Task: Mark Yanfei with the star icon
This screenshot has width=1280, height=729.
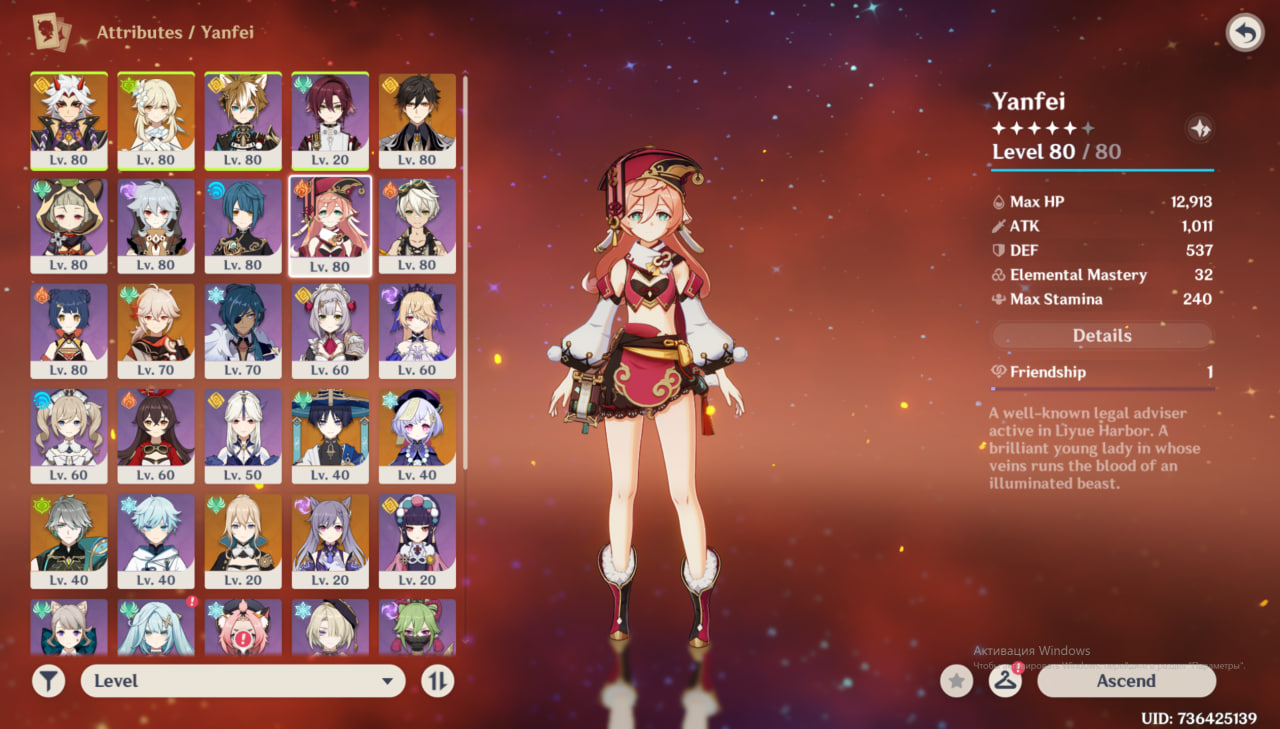Action: point(957,681)
